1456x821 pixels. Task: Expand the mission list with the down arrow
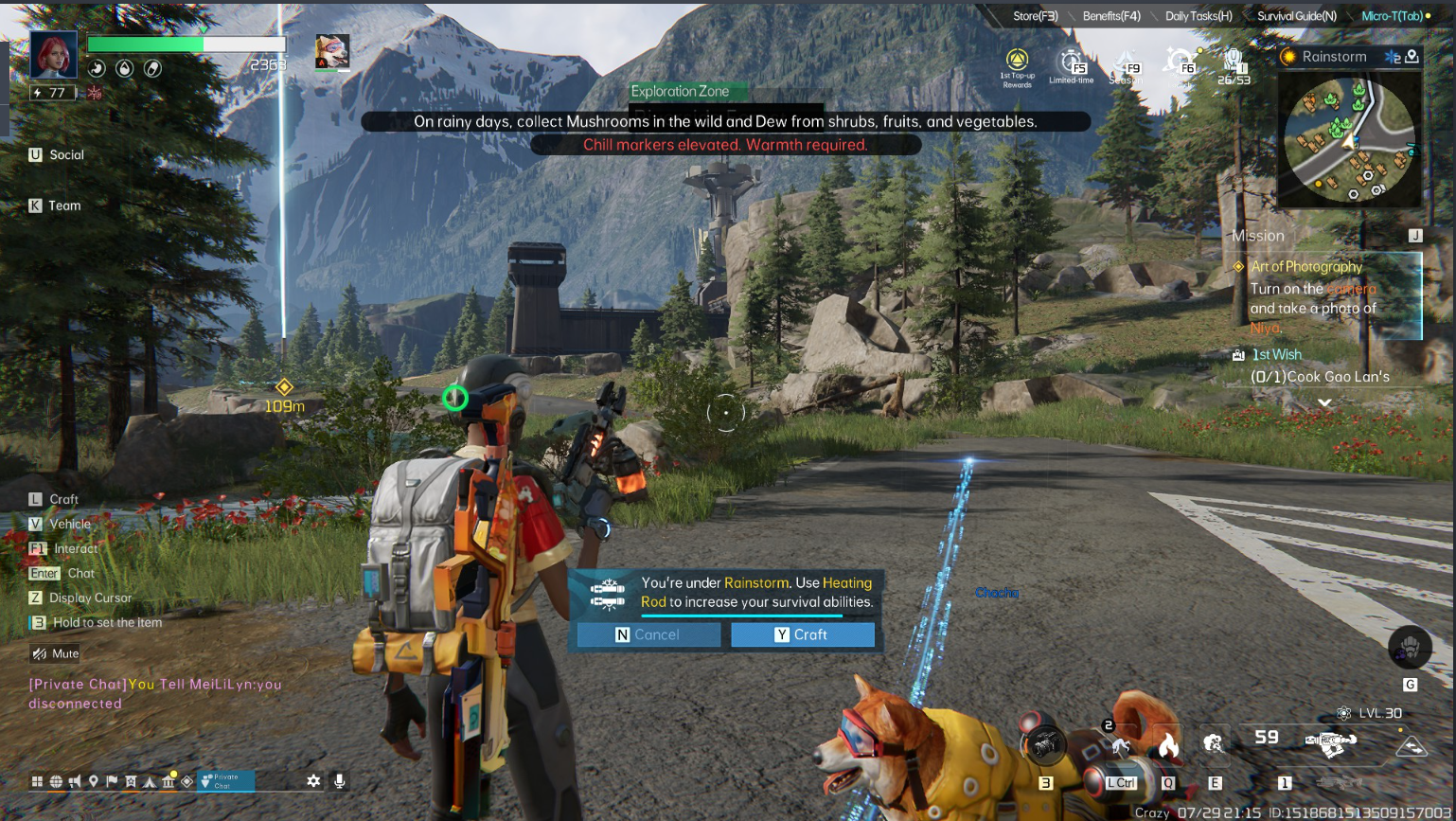pyautogui.click(x=1324, y=402)
